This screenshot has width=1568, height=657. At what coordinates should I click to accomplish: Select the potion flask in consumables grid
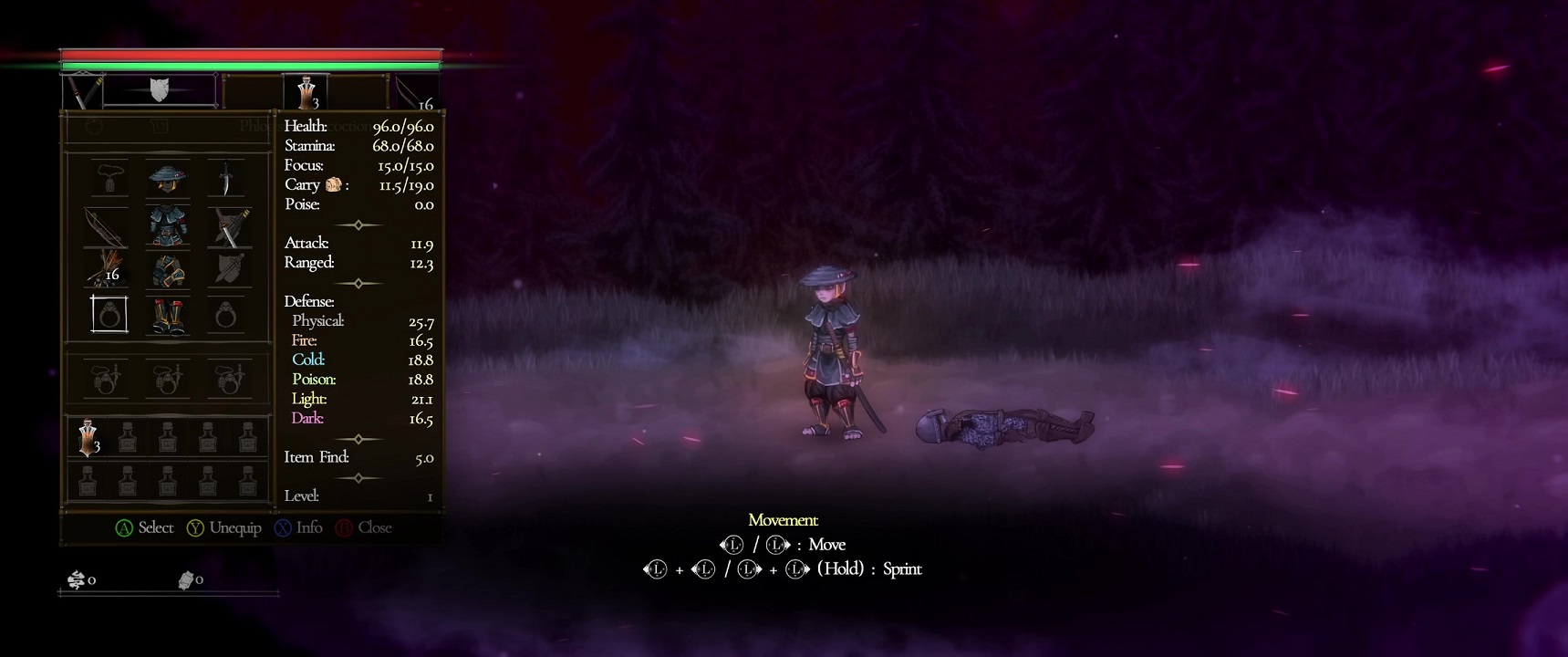click(88, 437)
